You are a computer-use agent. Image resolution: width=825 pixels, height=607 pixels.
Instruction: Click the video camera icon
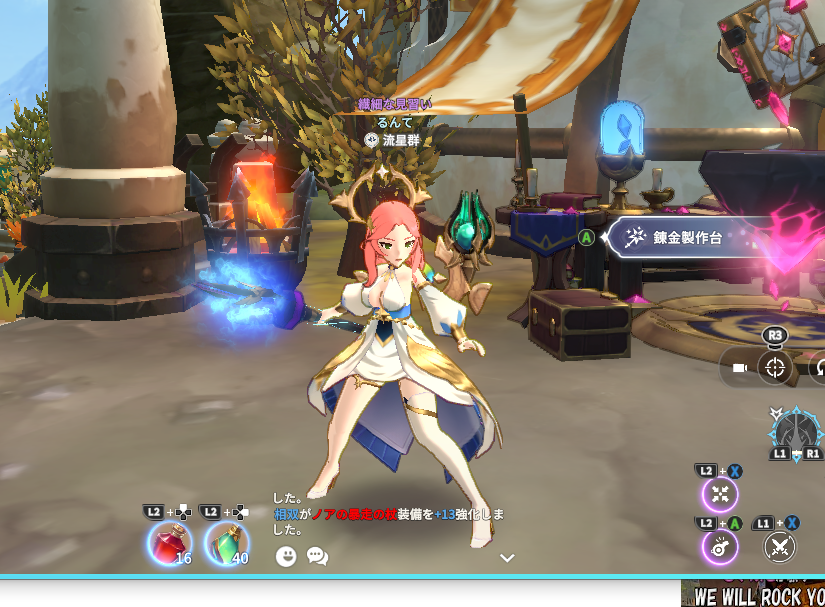point(740,368)
